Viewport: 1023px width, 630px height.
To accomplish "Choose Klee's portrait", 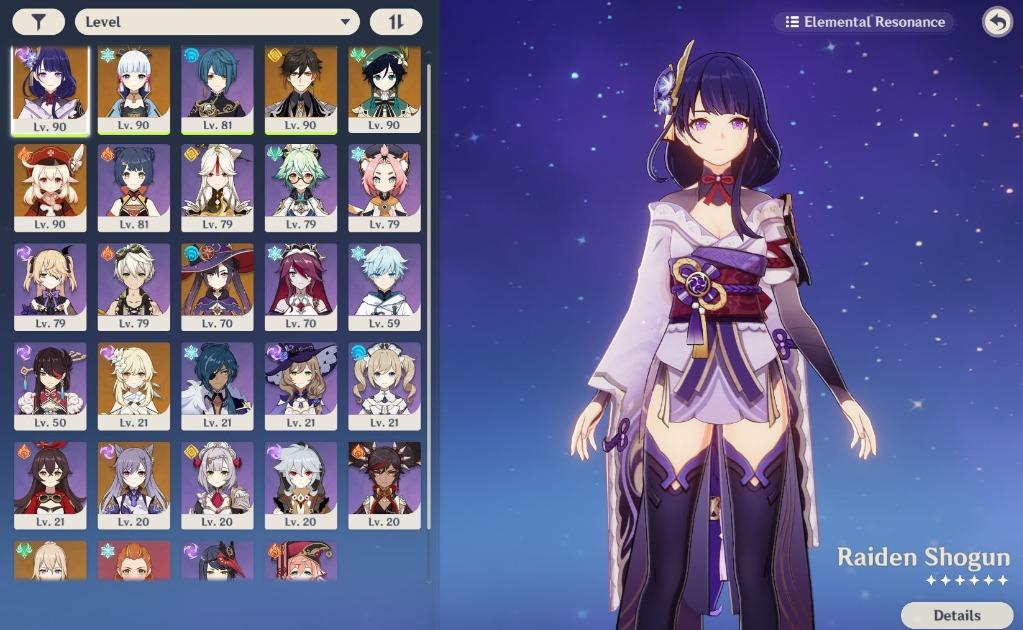I will click(x=50, y=187).
